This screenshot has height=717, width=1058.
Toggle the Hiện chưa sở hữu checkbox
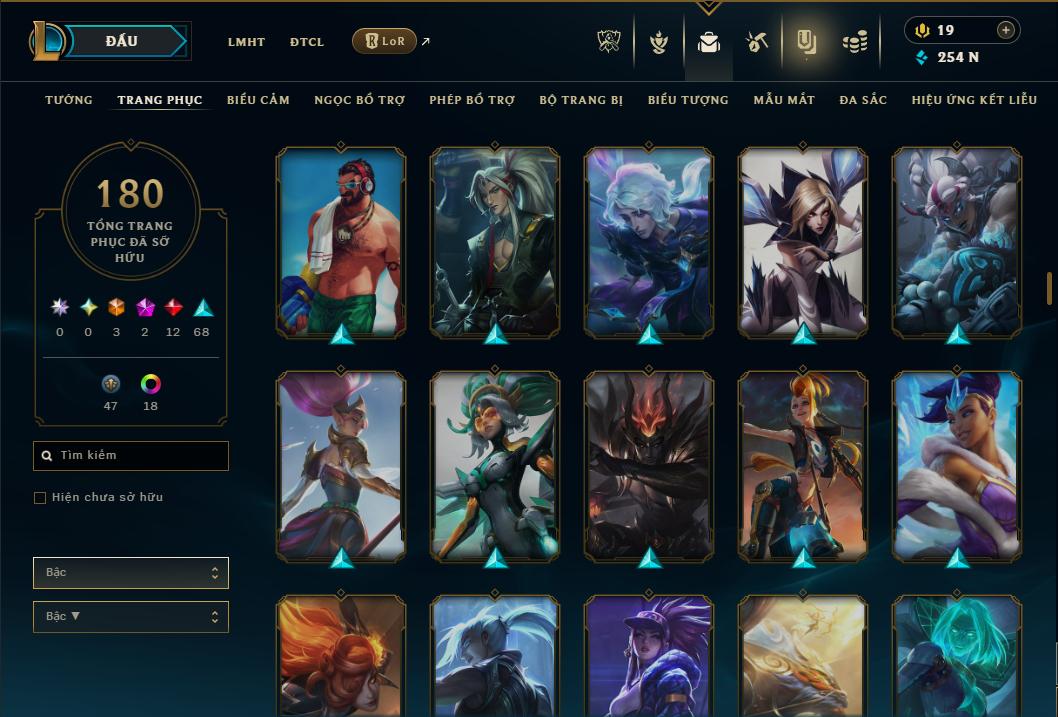coord(40,498)
